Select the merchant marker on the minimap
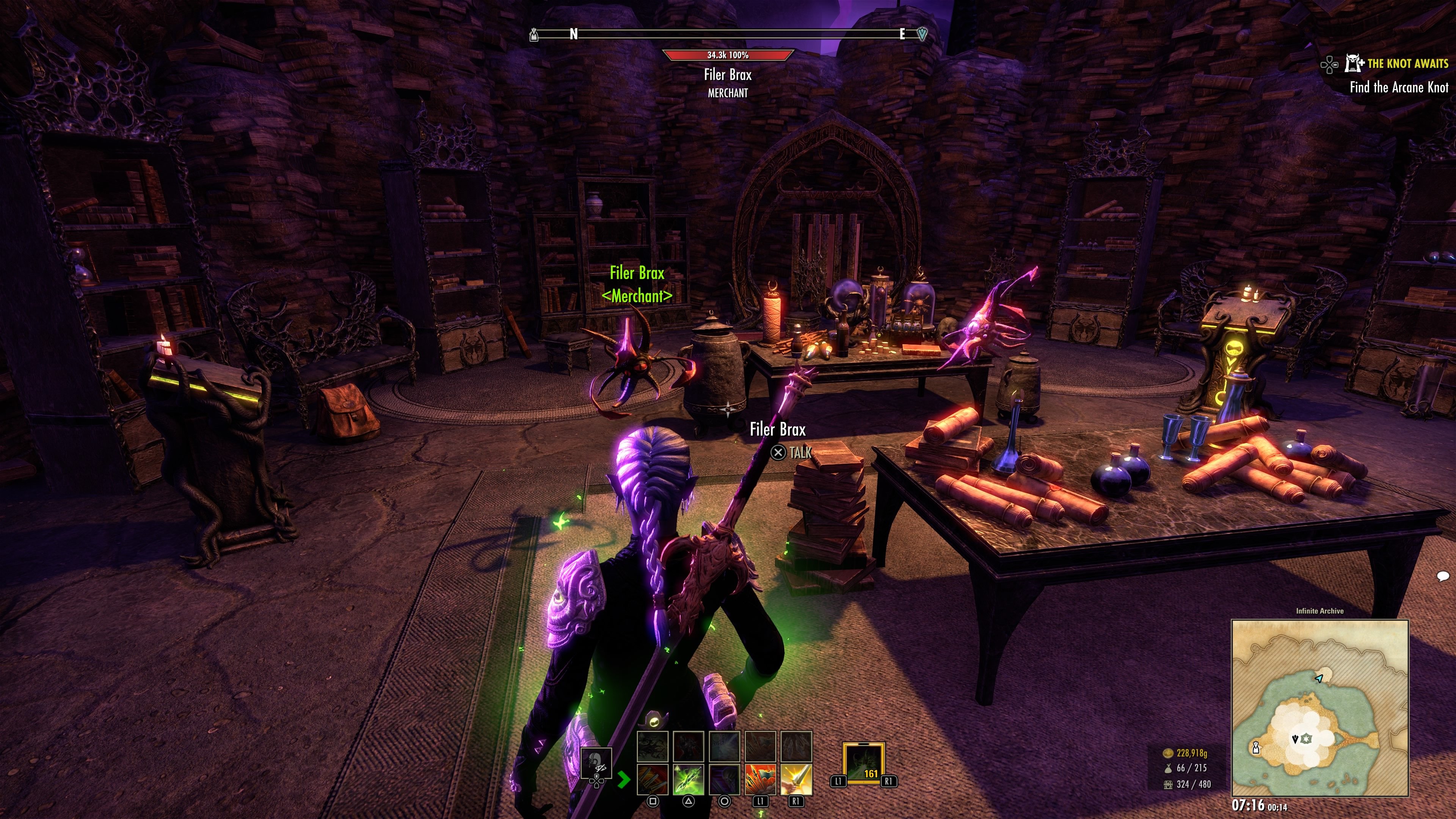Image resolution: width=1456 pixels, height=819 pixels. 1256,748
